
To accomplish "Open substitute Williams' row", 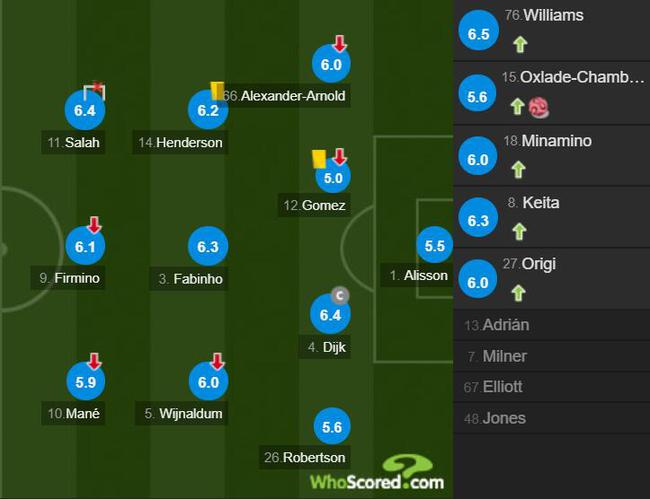I will tap(551, 31).
